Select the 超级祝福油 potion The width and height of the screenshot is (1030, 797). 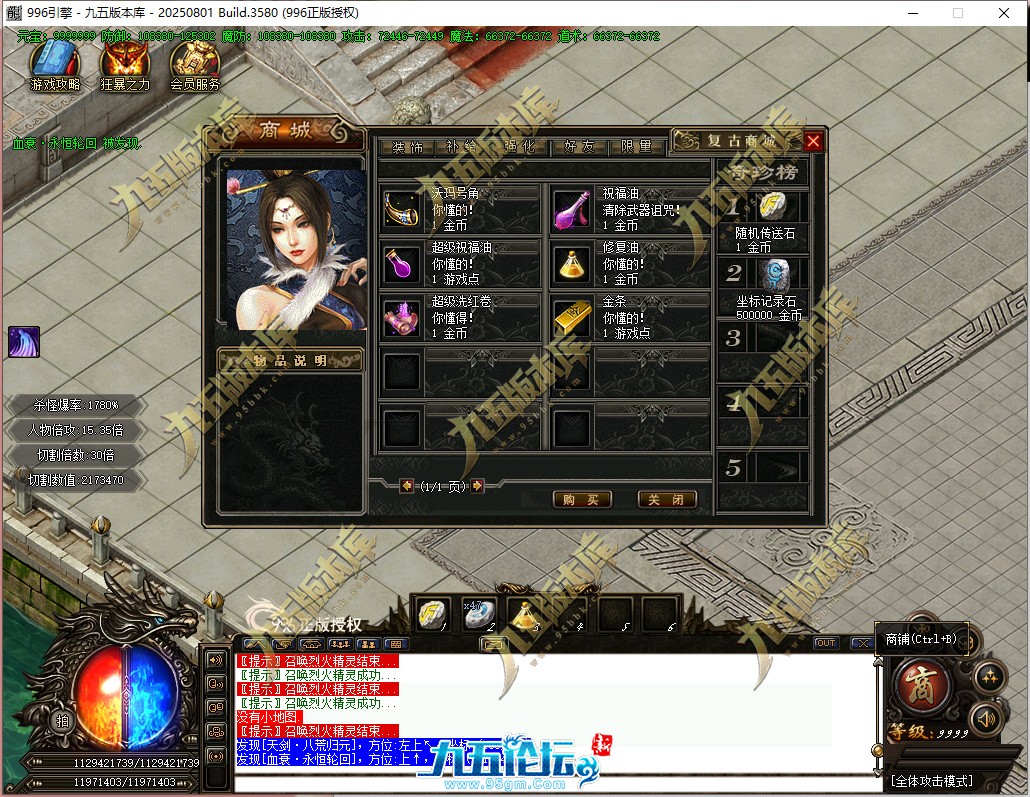point(402,264)
